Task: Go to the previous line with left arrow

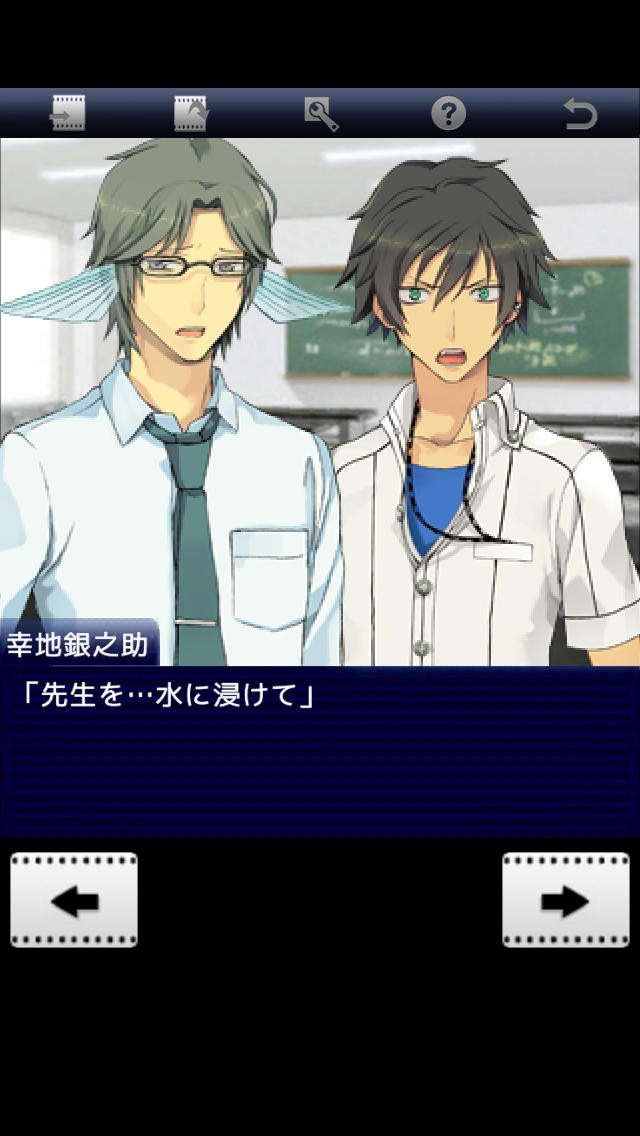Action: [74, 900]
